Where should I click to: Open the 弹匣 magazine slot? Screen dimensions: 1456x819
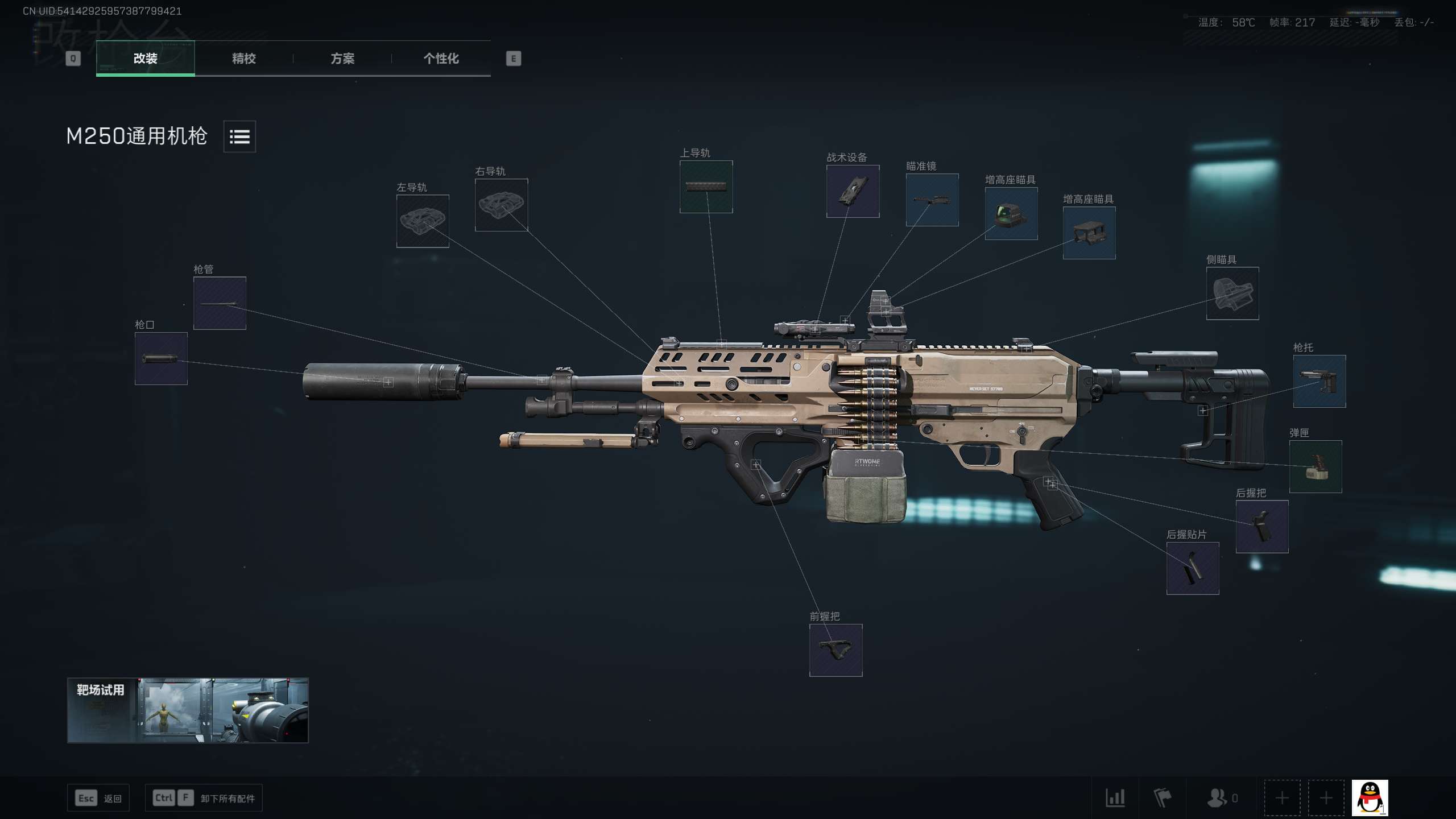[1315, 466]
